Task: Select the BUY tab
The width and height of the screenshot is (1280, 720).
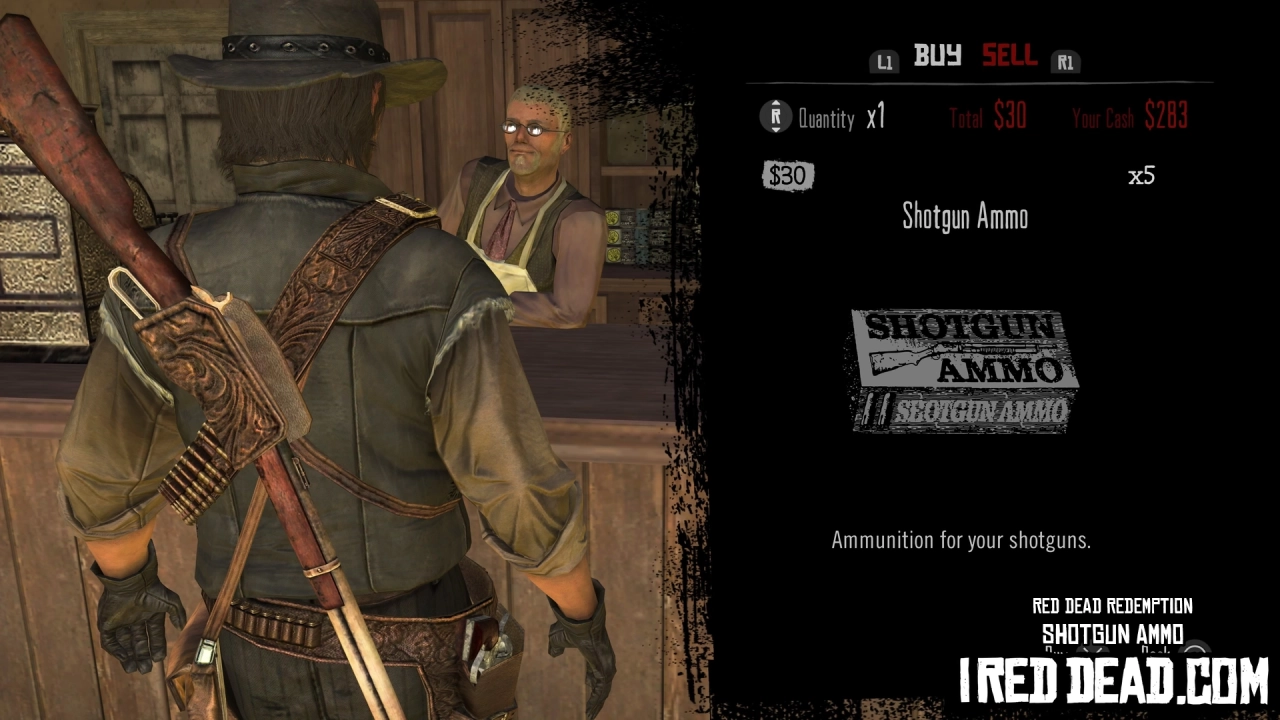Action: (x=938, y=57)
